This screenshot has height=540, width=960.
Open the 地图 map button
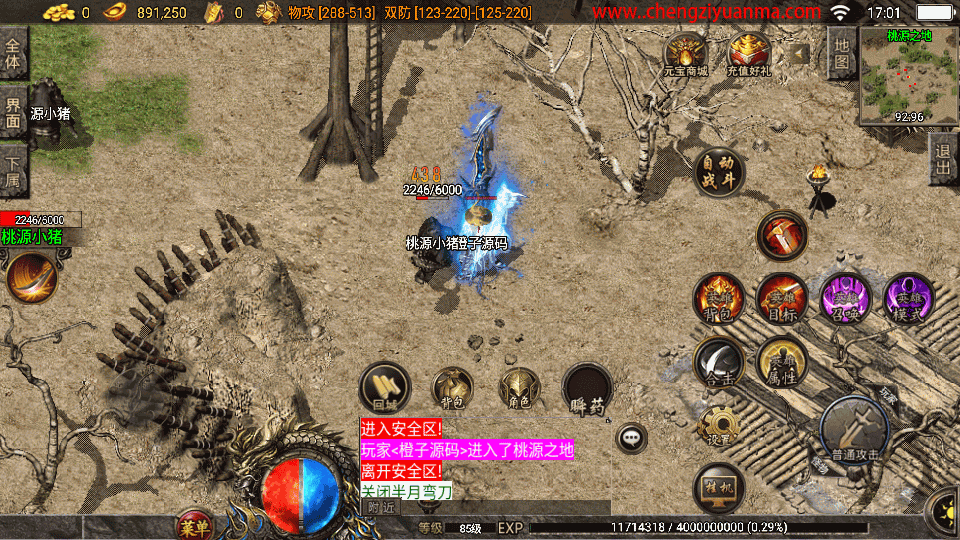841,54
